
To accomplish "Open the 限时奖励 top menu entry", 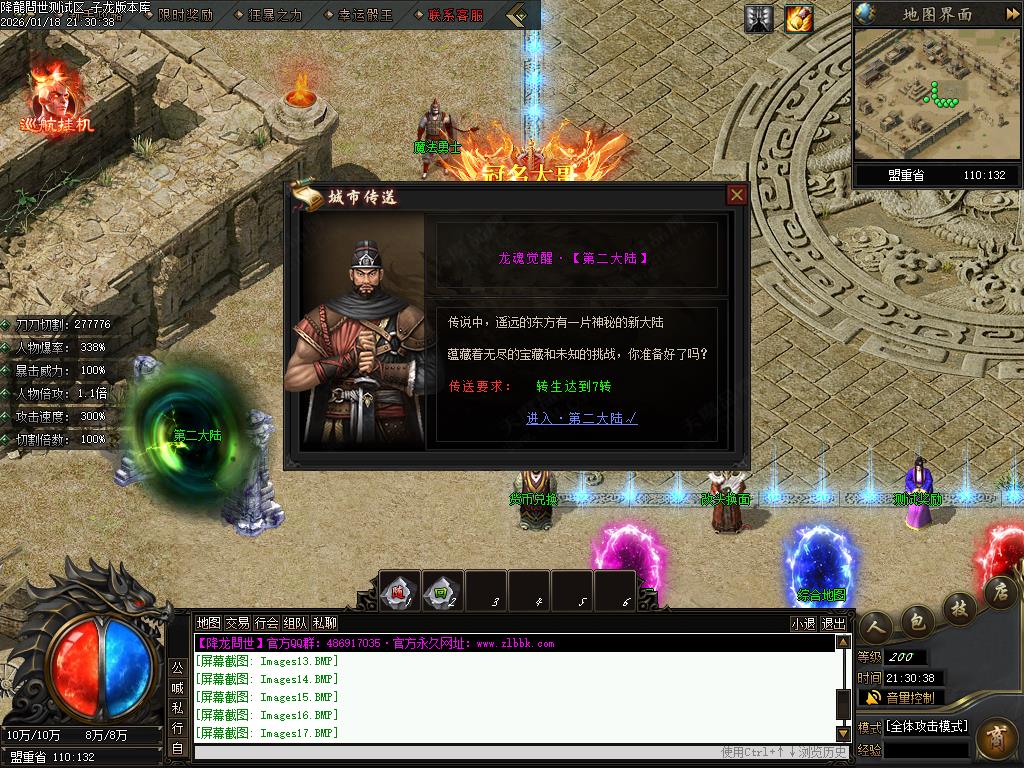I will coord(185,15).
